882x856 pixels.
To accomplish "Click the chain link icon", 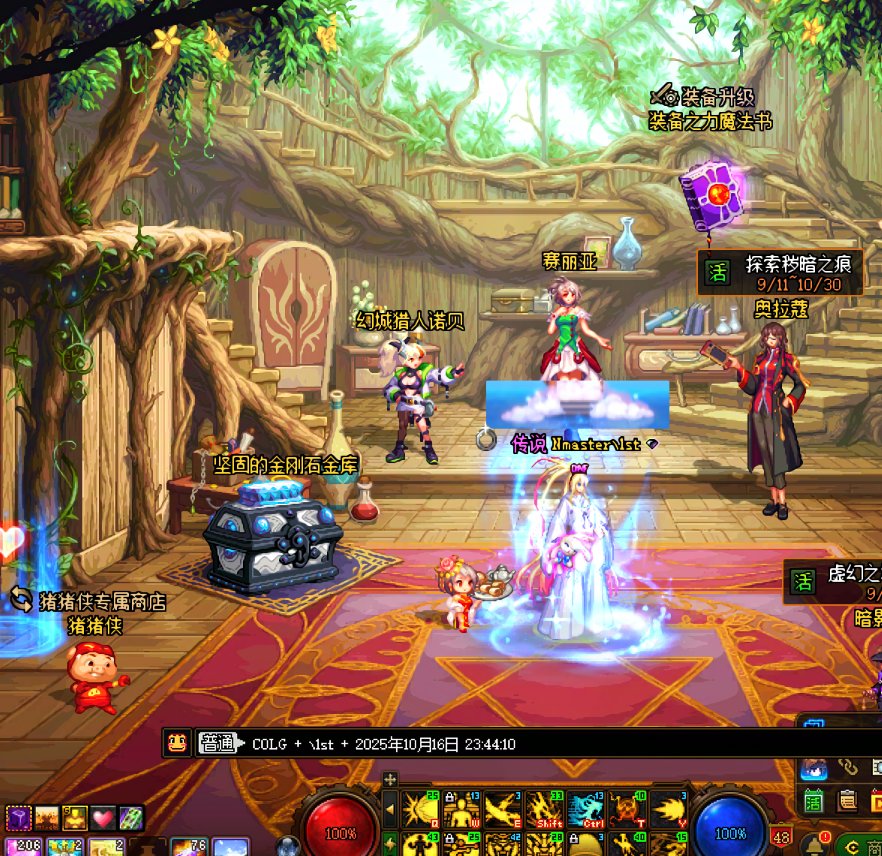I will [x=848, y=767].
